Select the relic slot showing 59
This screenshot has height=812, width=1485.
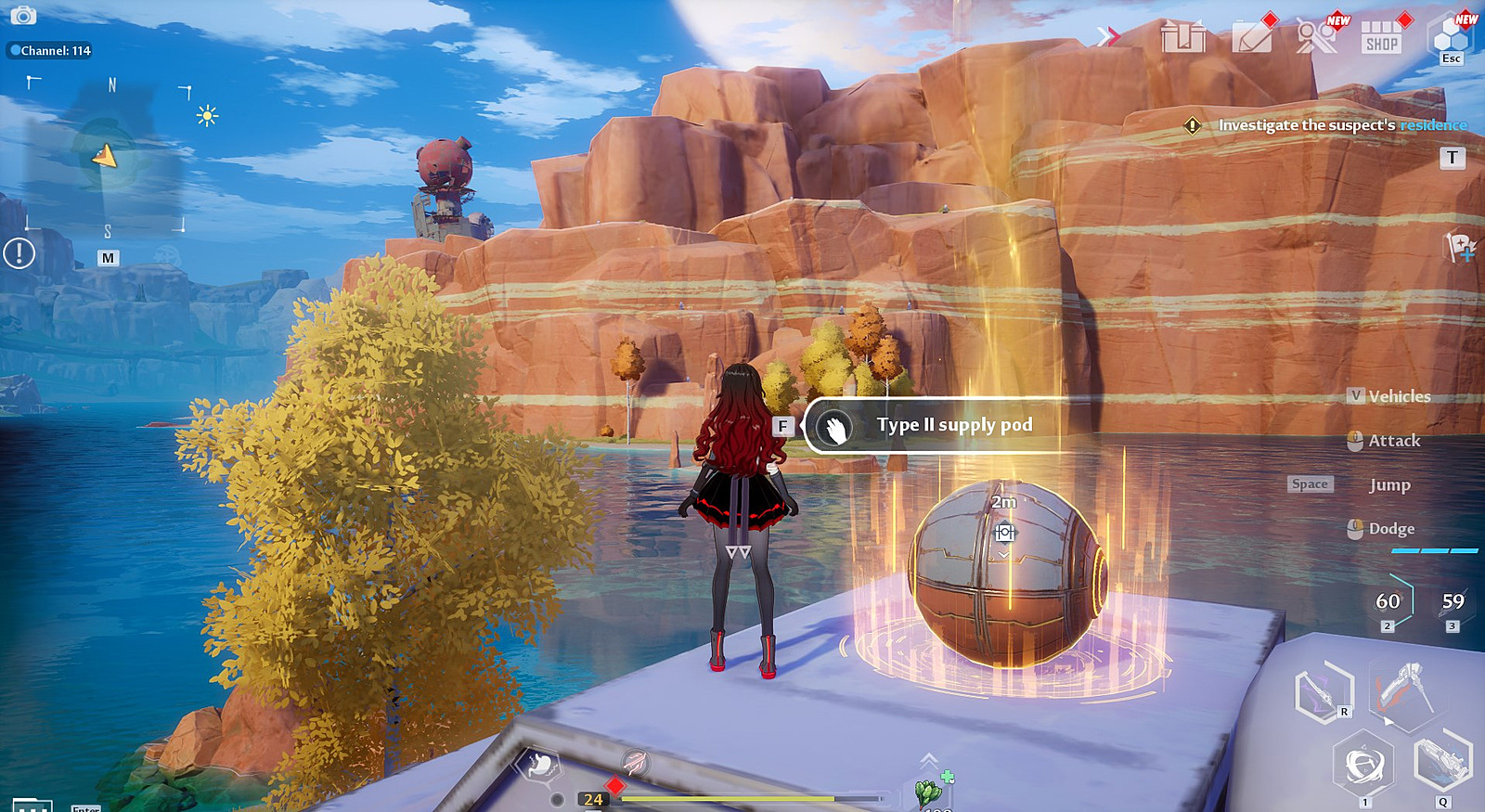tap(1453, 601)
